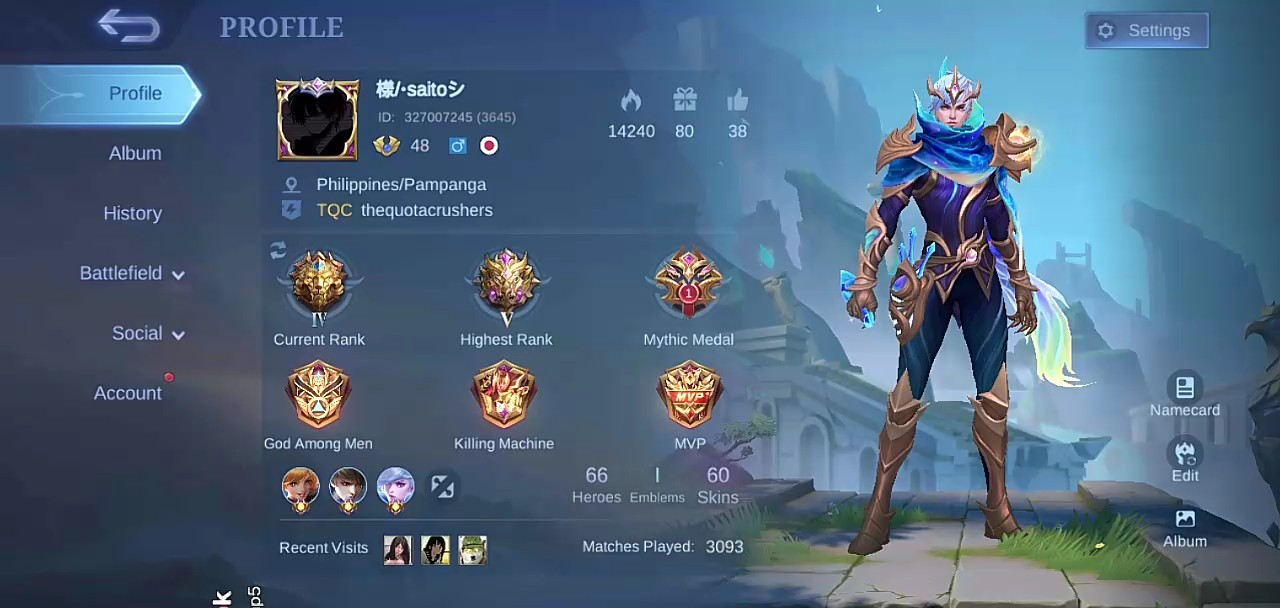Expand the Battlefield section
The image size is (1280, 608).
(132, 274)
